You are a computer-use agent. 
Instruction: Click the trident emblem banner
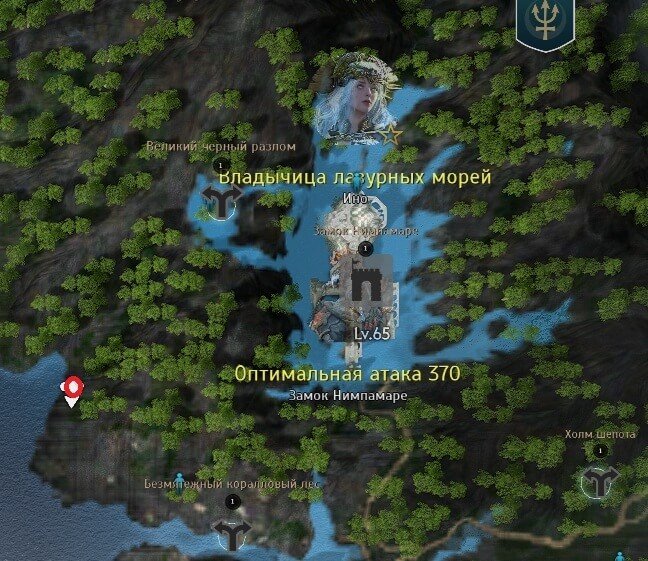[545, 23]
